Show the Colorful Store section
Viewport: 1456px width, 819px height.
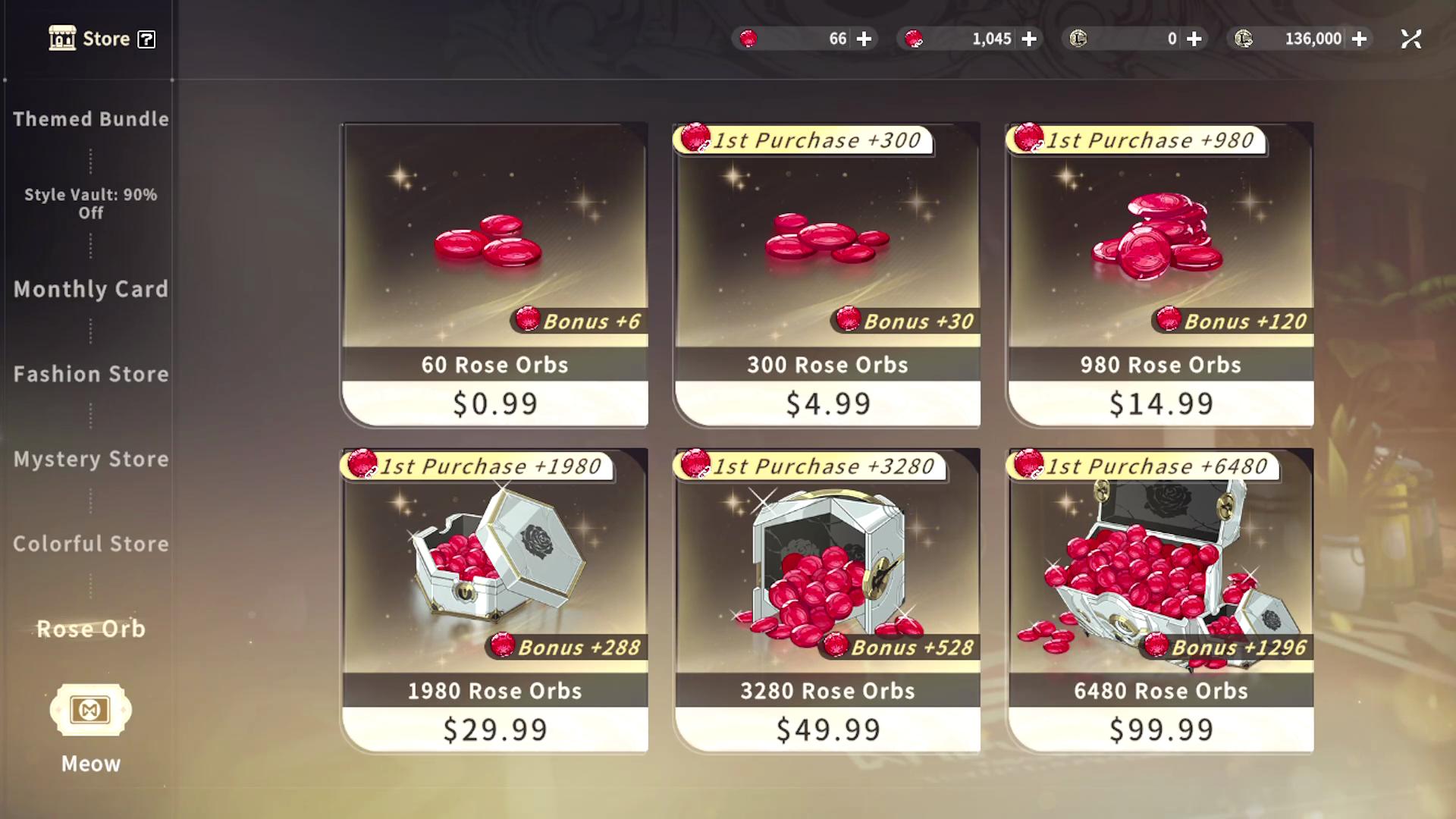(91, 544)
